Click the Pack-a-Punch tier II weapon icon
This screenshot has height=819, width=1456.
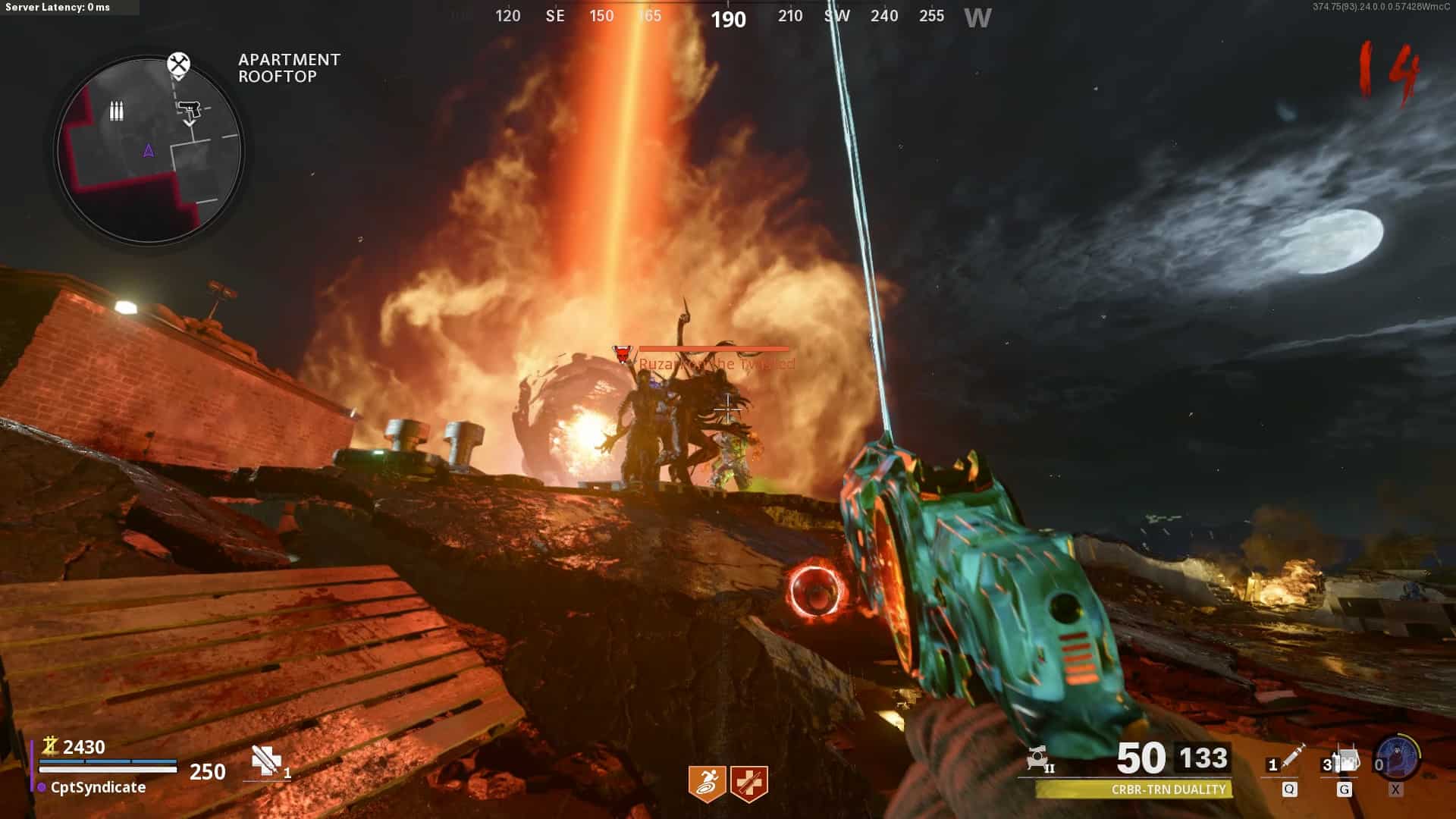(1039, 758)
